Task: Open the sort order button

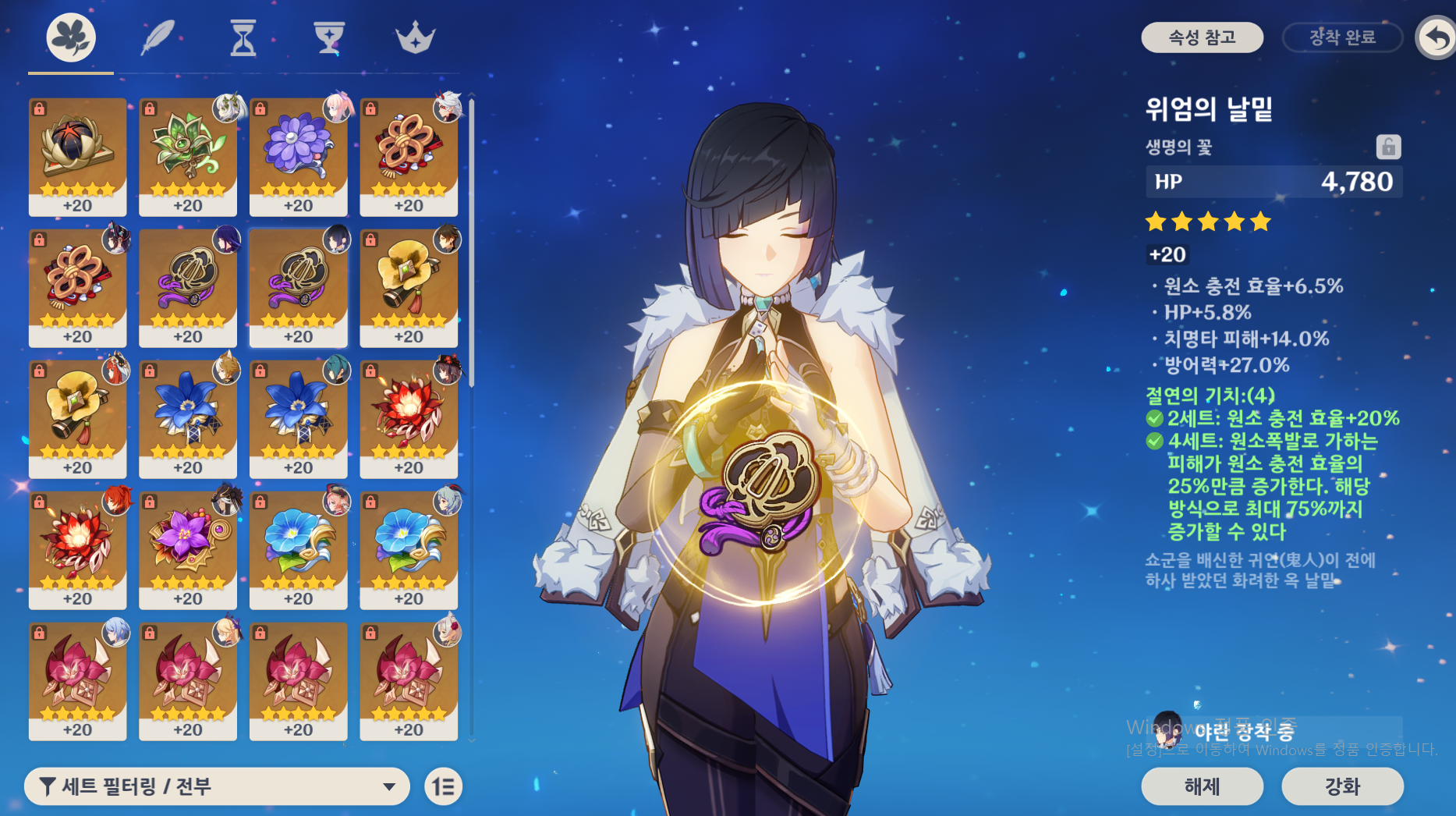Action: [x=444, y=786]
